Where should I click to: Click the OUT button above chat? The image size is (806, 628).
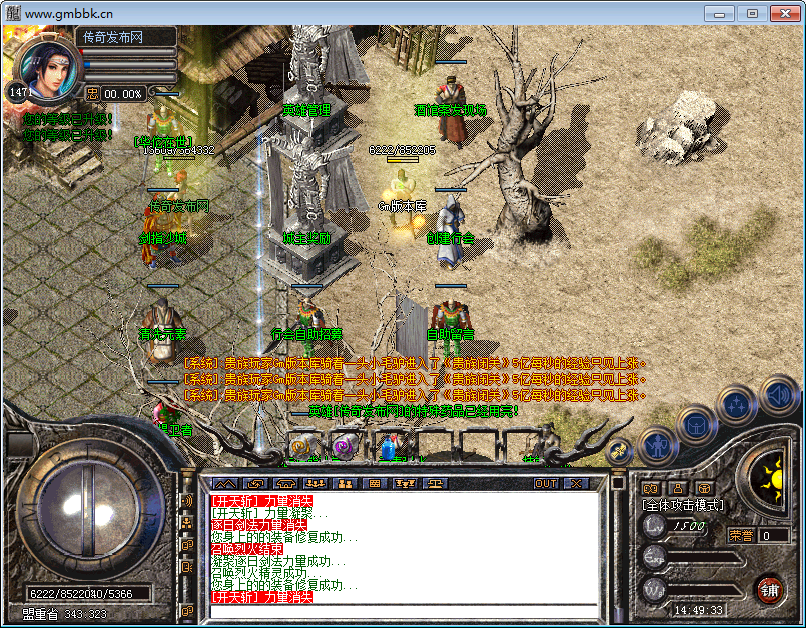(545, 483)
